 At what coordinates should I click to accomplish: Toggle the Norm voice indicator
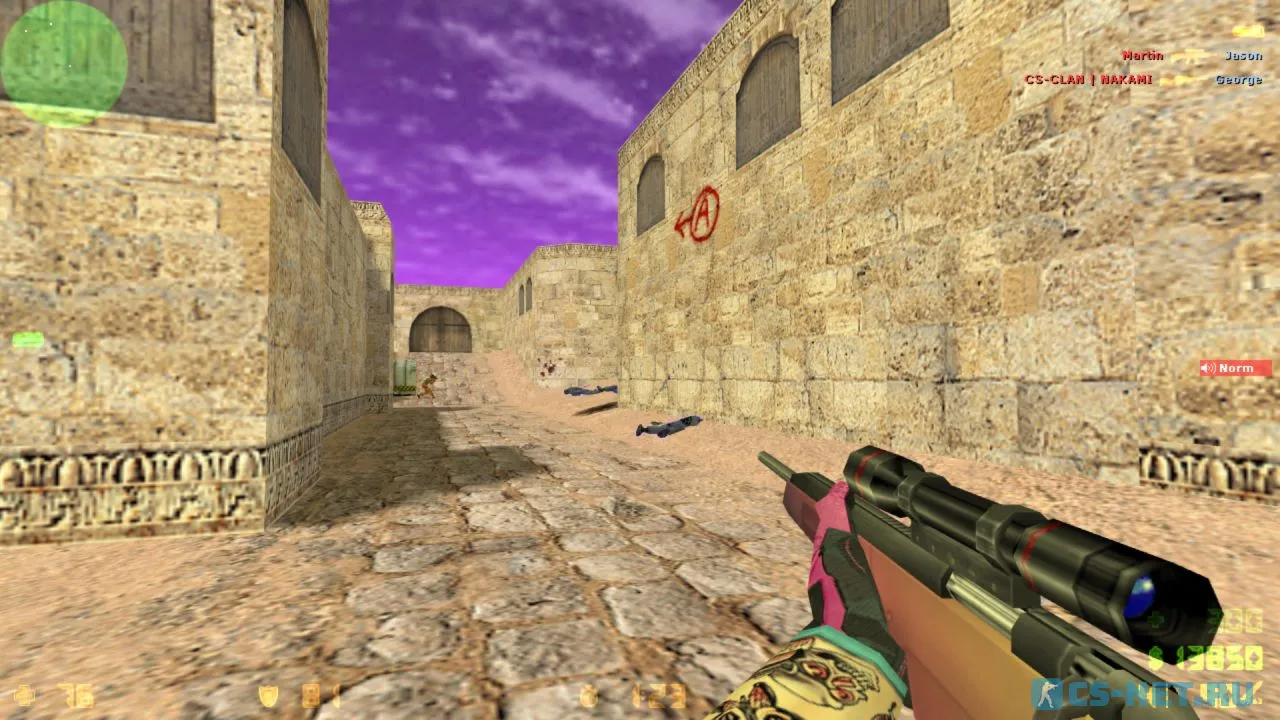coord(1235,368)
